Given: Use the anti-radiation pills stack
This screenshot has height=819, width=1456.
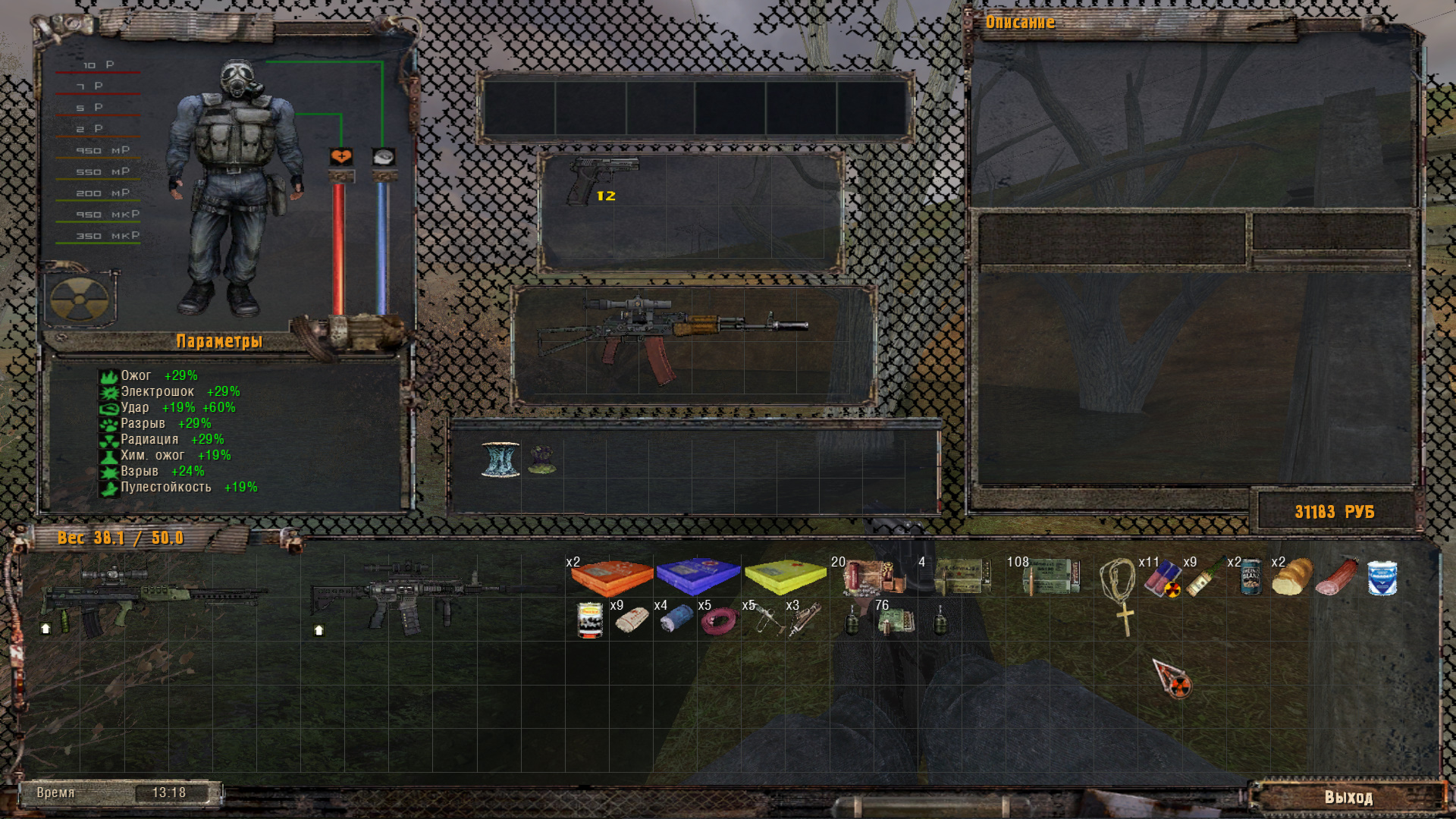Looking at the screenshot, I should click(x=1162, y=579).
